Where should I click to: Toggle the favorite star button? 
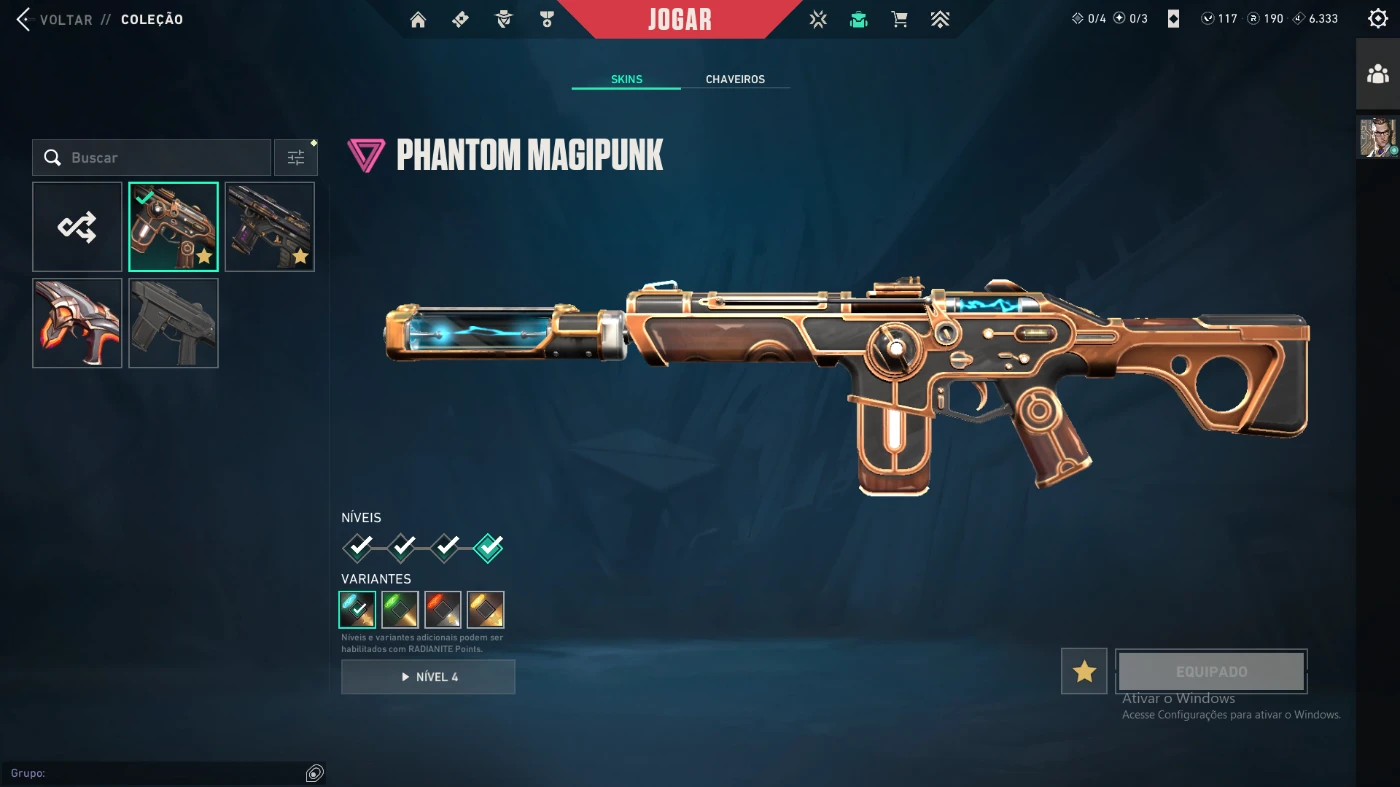(1084, 671)
